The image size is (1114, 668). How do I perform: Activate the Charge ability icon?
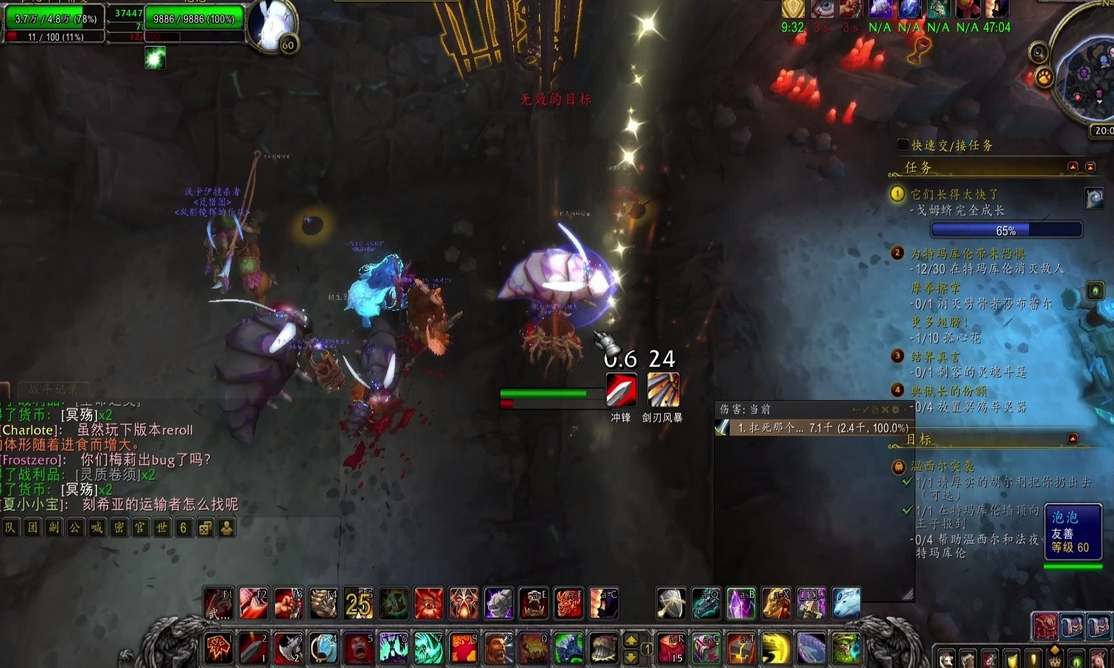621,389
